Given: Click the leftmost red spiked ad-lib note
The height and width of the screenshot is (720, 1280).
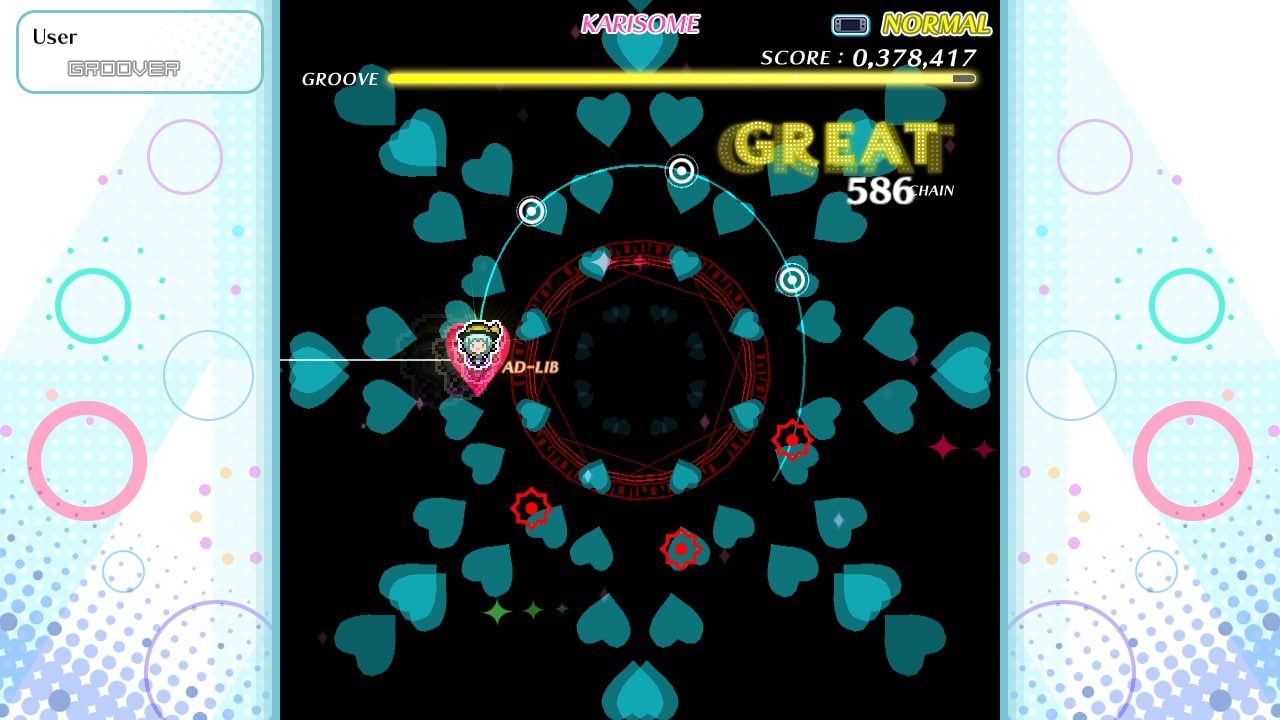Looking at the screenshot, I should click(x=530, y=510).
